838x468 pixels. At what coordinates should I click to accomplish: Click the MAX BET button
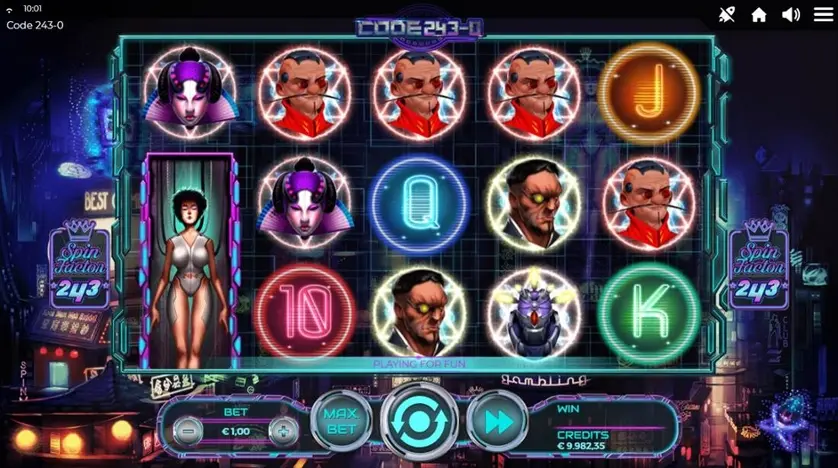point(341,421)
